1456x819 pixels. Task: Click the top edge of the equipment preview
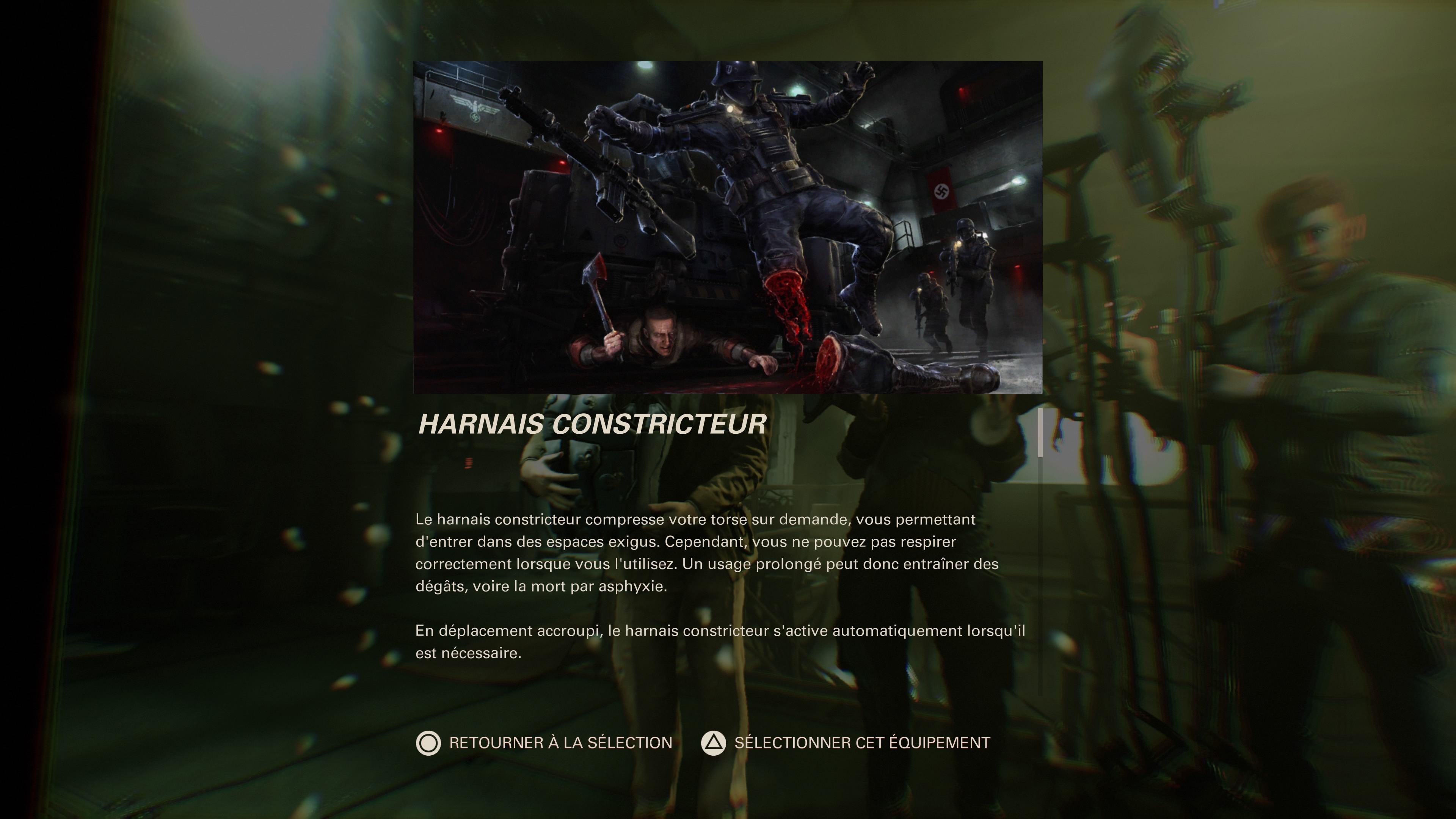pyautogui.click(x=728, y=62)
